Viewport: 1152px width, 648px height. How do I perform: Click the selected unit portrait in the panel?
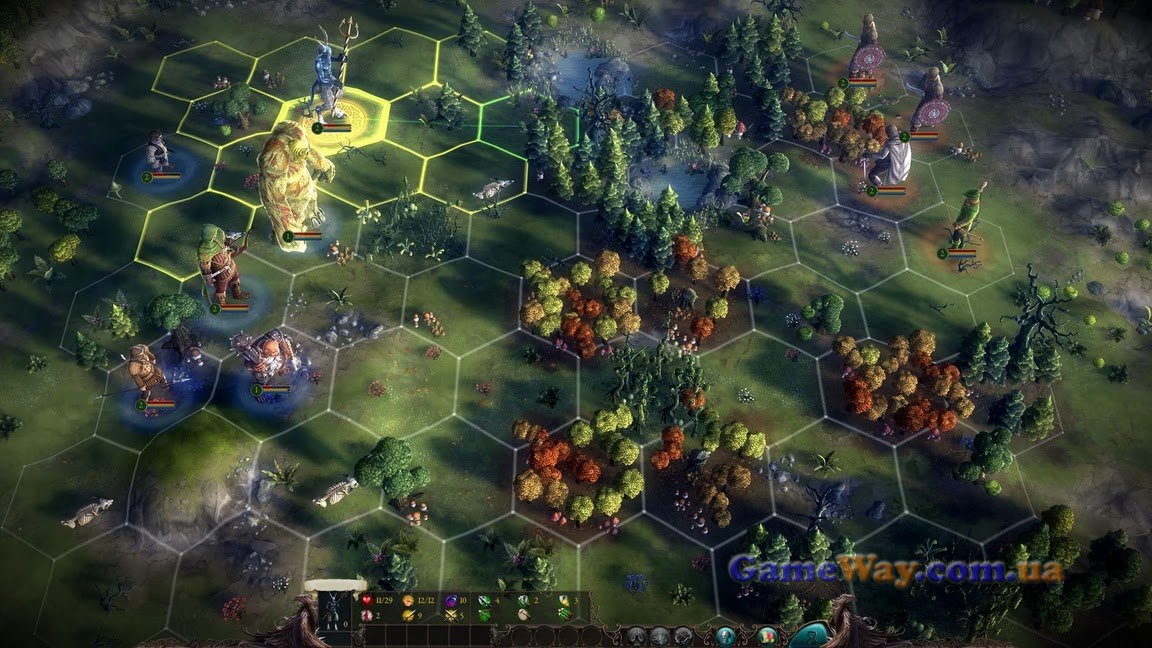(x=333, y=609)
